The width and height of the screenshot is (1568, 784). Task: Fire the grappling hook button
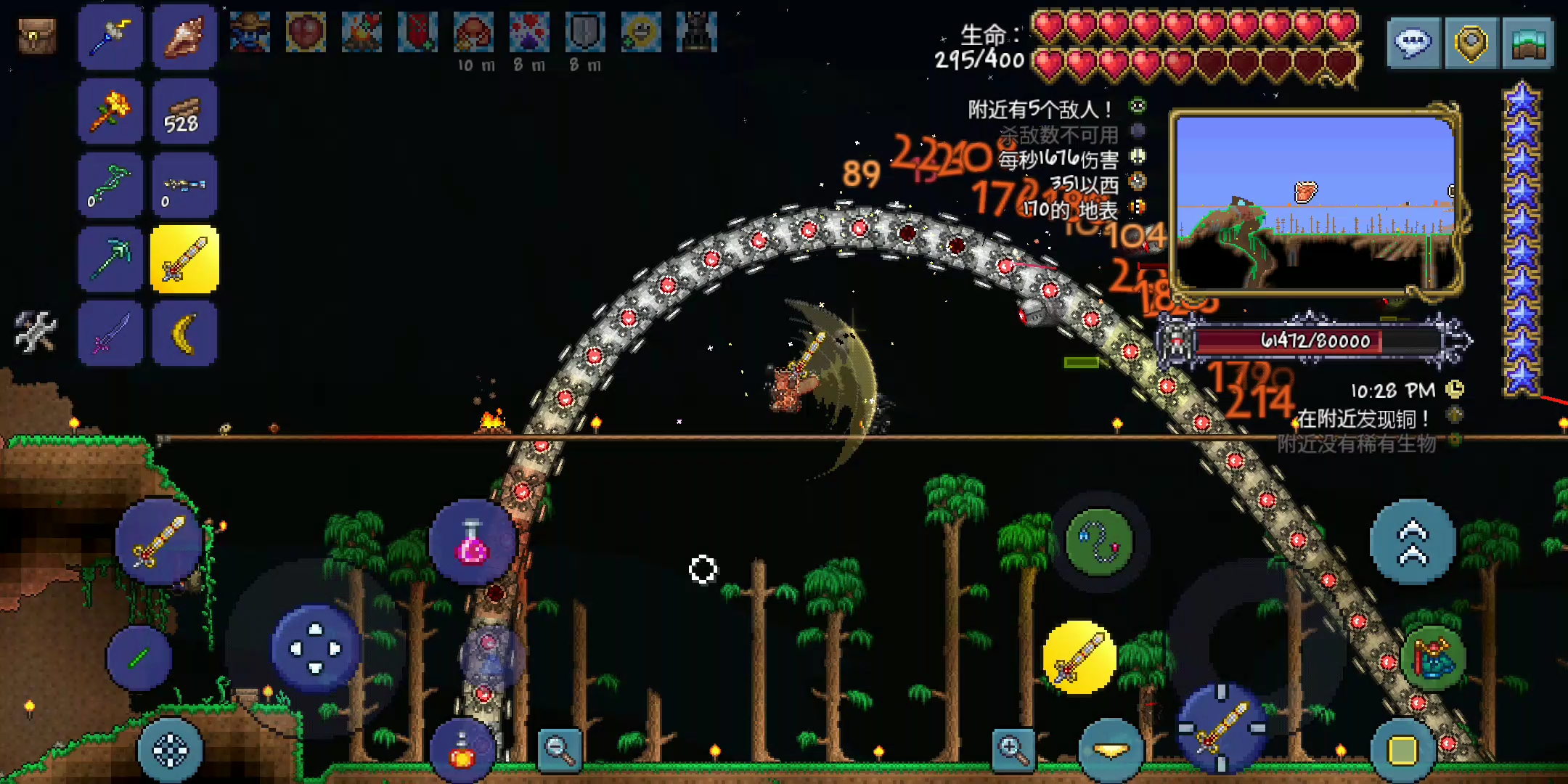click(1099, 542)
